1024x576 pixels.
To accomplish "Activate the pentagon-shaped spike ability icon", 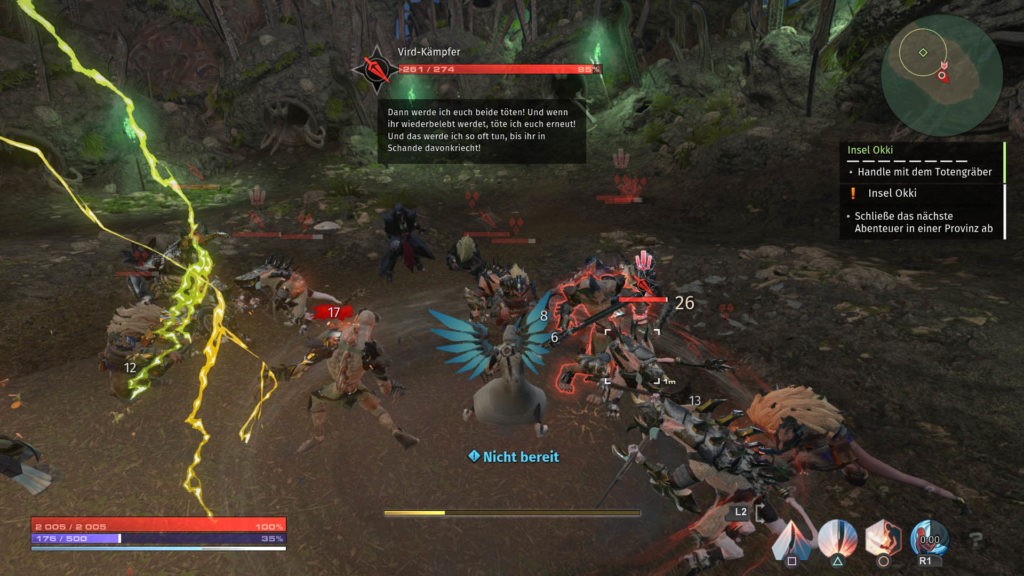I will point(791,540).
